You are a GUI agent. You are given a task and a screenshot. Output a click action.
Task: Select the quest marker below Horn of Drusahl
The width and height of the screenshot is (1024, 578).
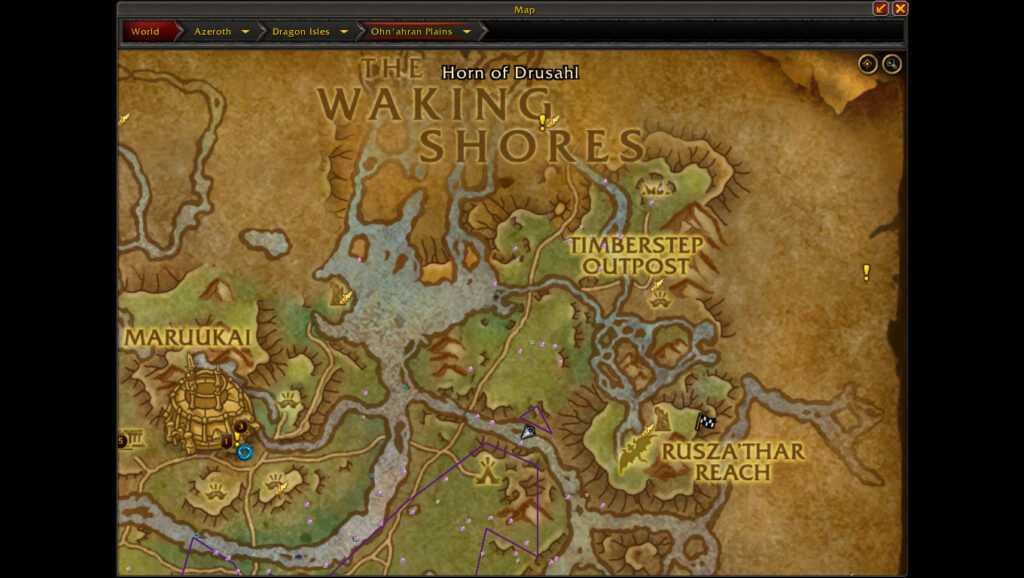(x=542, y=122)
